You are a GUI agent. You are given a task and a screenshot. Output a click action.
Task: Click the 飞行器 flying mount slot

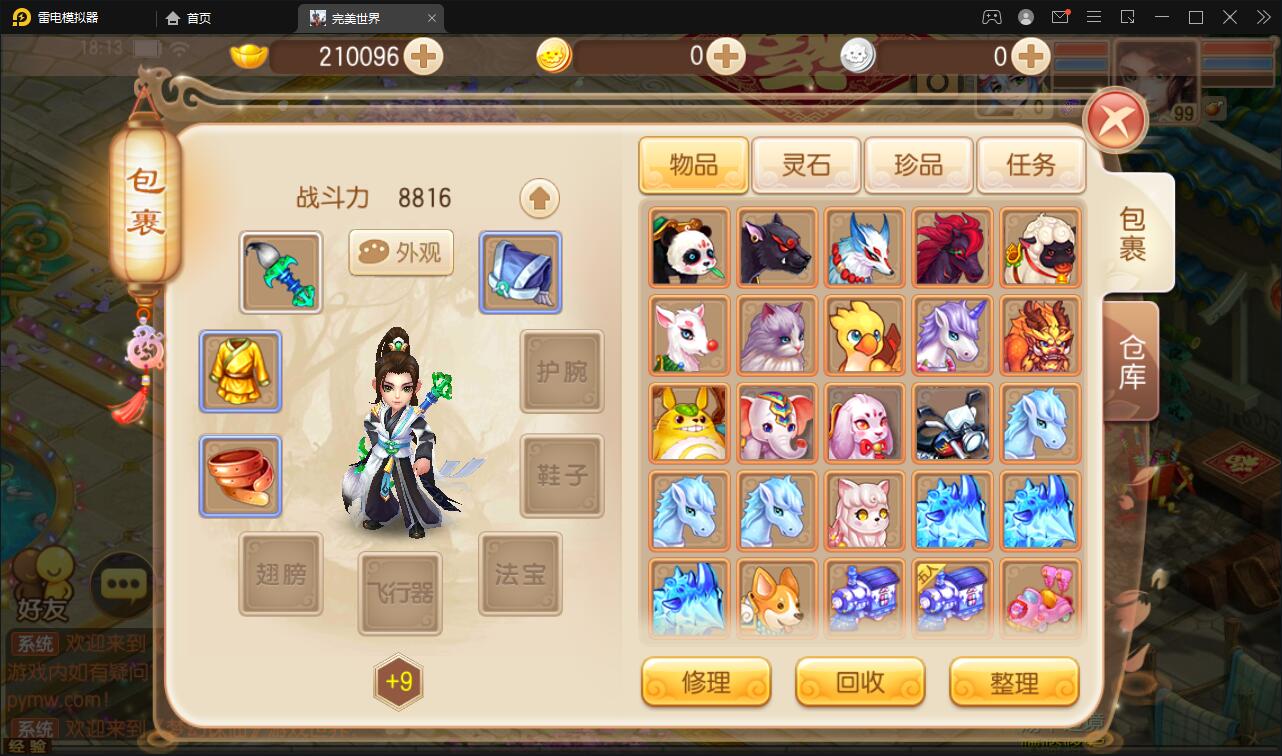click(400, 594)
